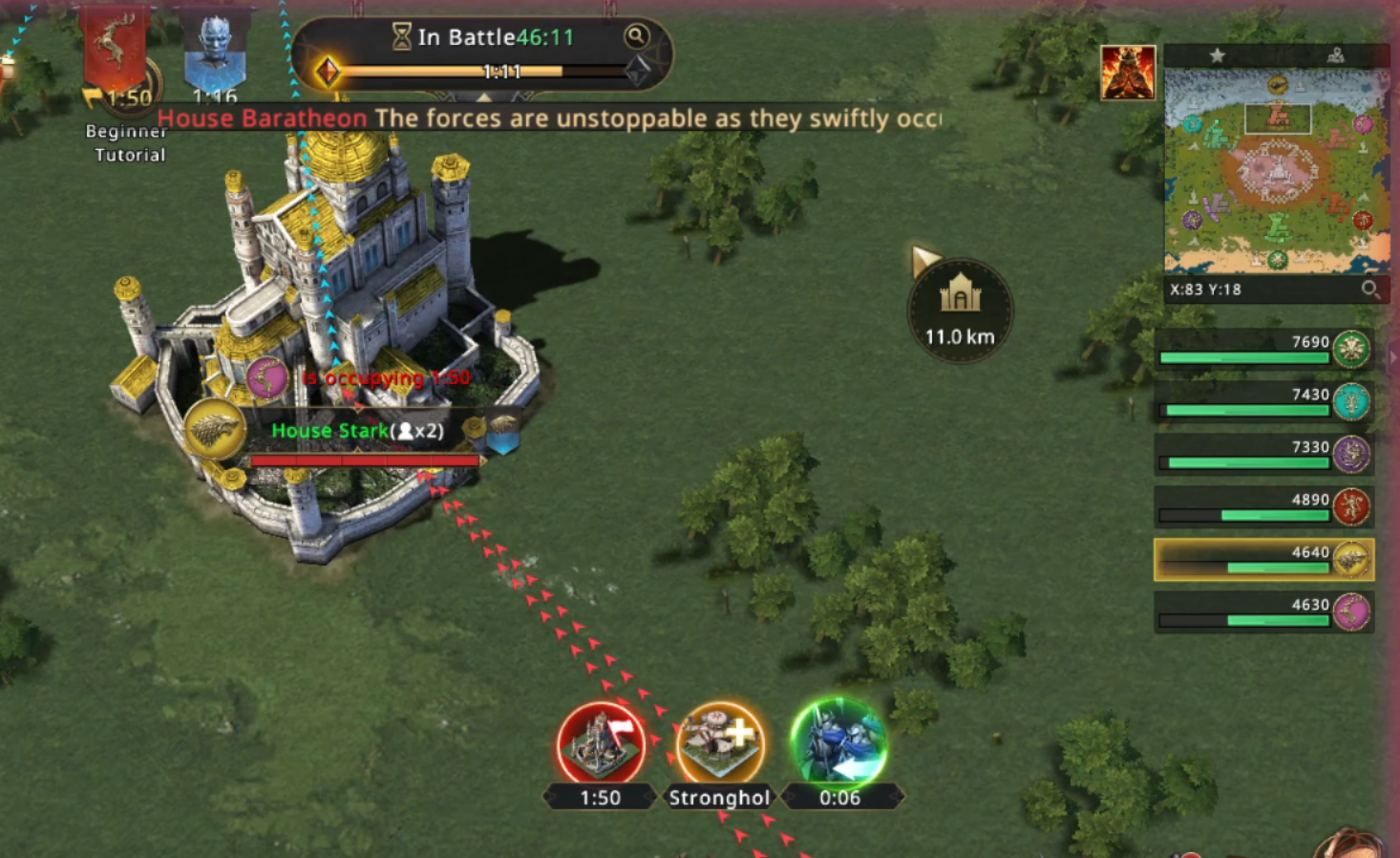Select the green house row scoring 7690
This screenshot has width=1400, height=858.
(1262, 349)
